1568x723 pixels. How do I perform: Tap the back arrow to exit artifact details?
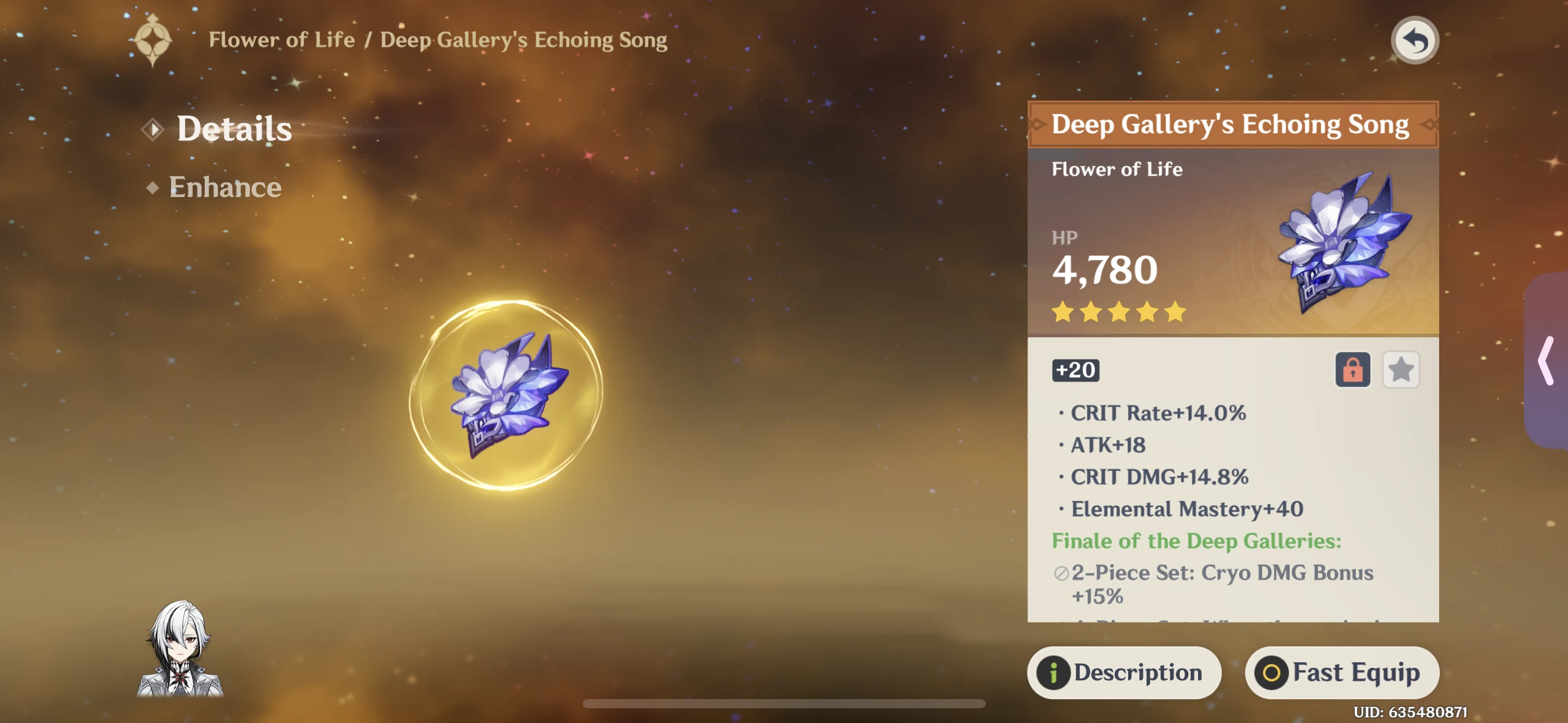(x=1415, y=39)
